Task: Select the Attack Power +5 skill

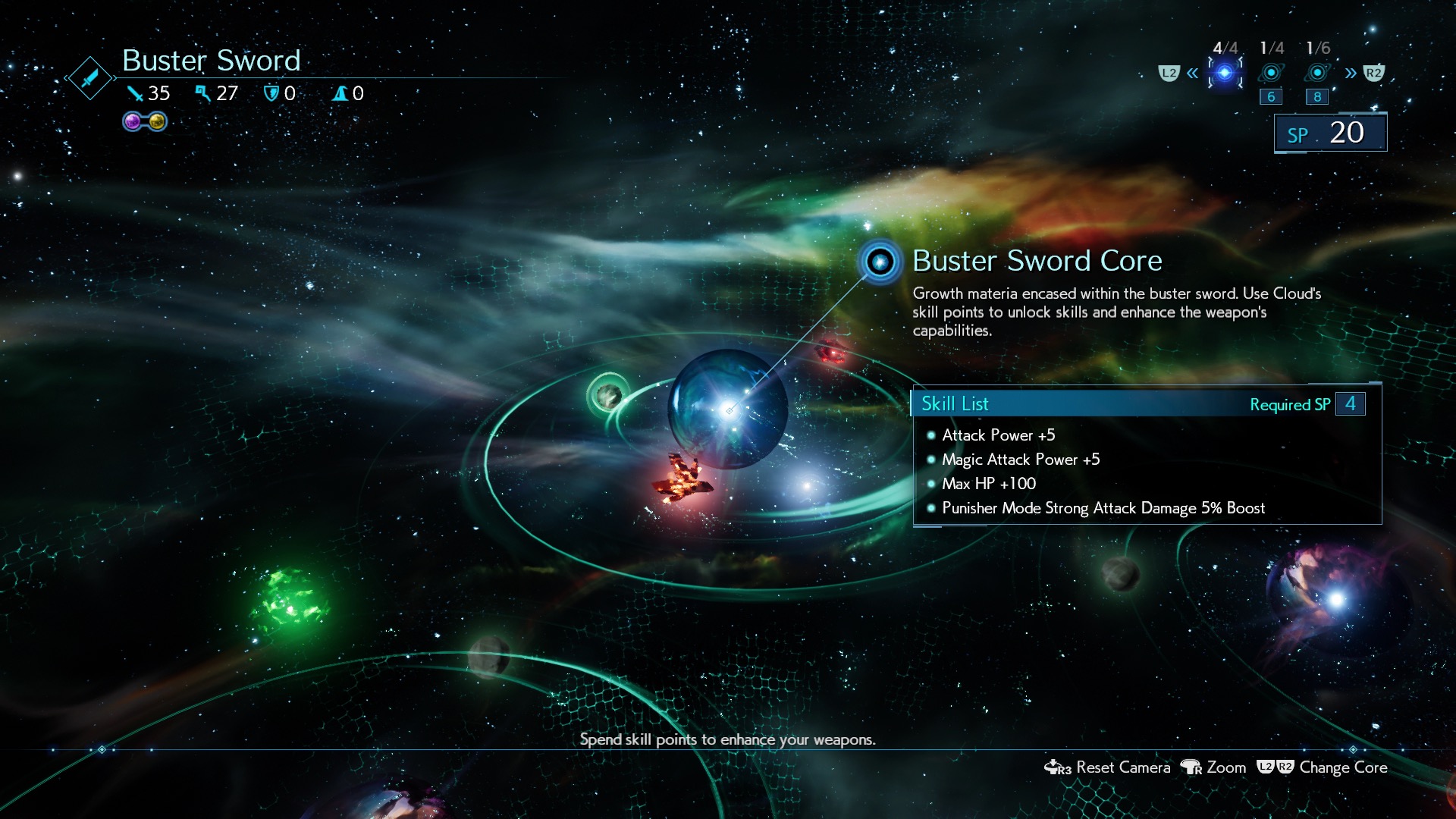Action: click(x=998, y=435)
